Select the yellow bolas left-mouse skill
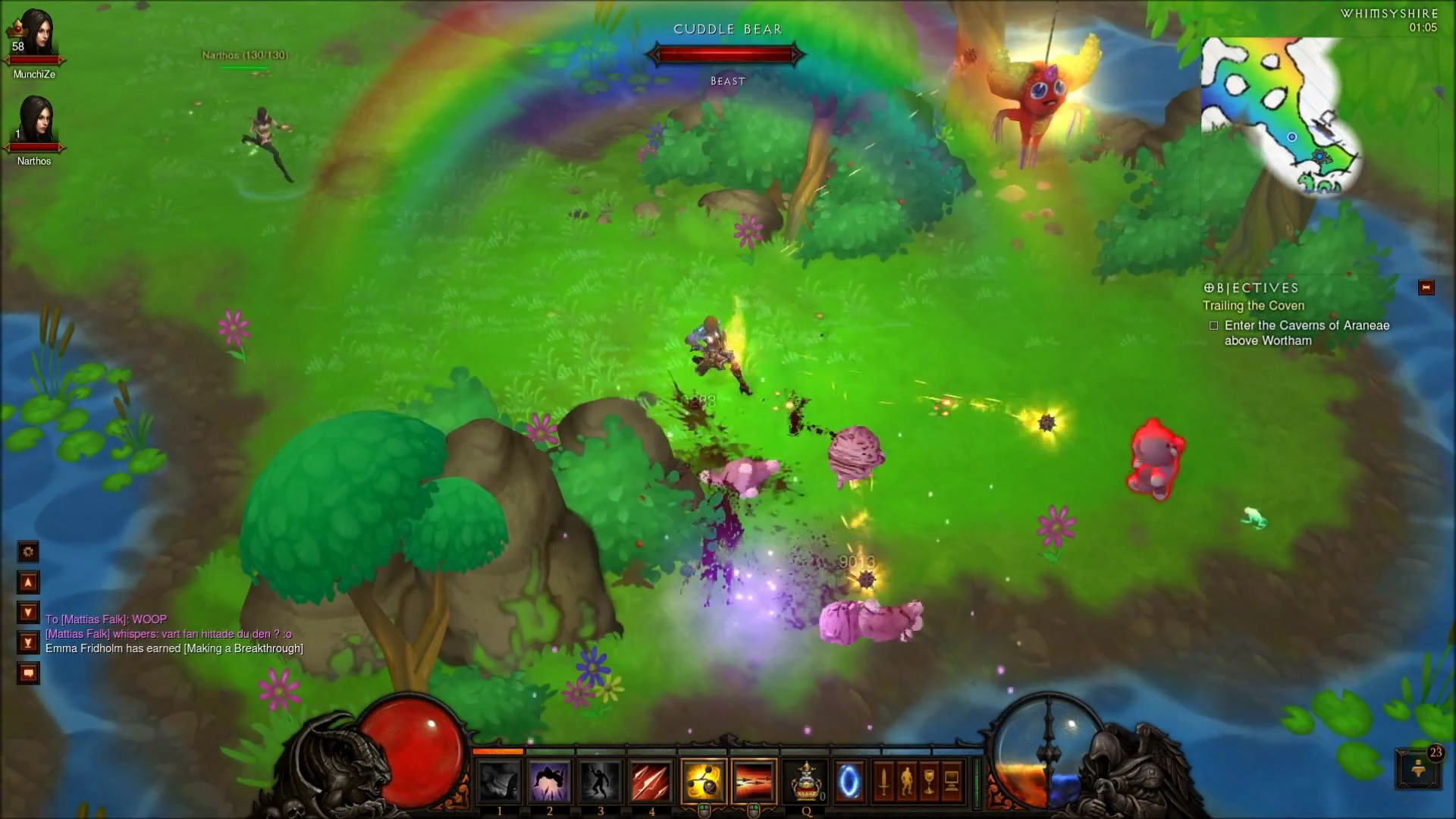 pos(704,782)
